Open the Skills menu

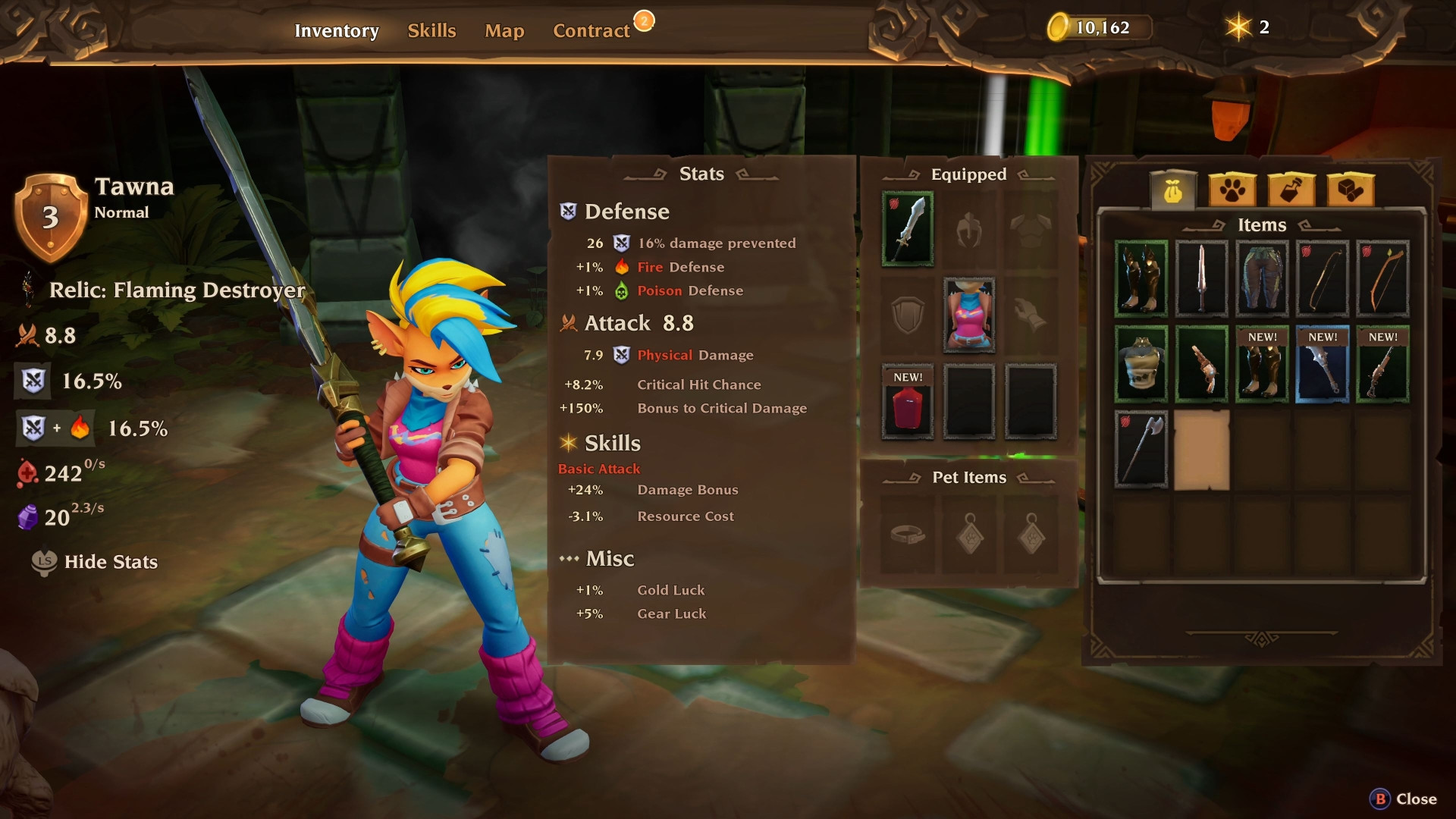click(x=431, y=30)
